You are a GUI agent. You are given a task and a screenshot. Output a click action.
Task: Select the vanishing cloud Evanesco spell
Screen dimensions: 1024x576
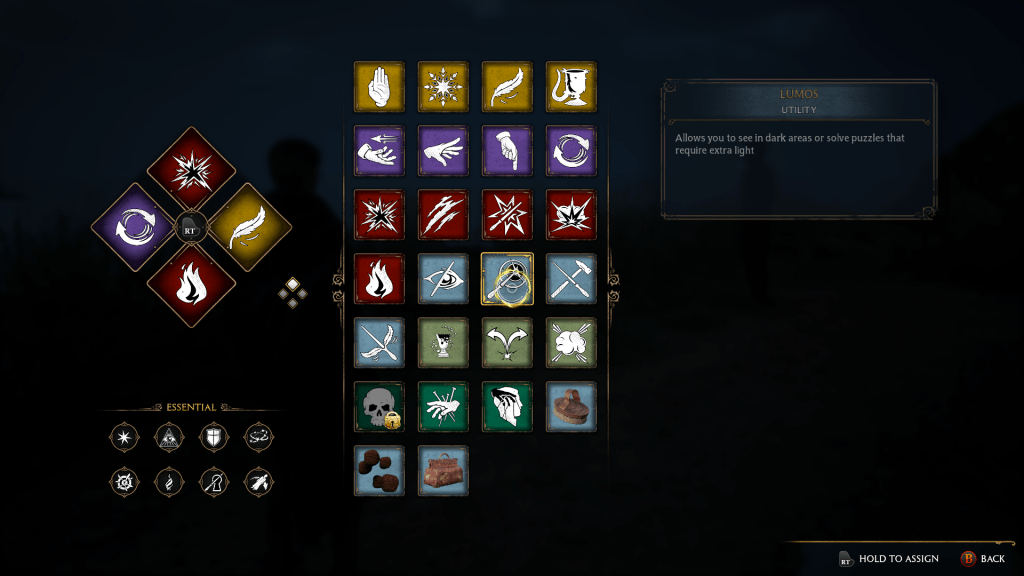point(571,342)
